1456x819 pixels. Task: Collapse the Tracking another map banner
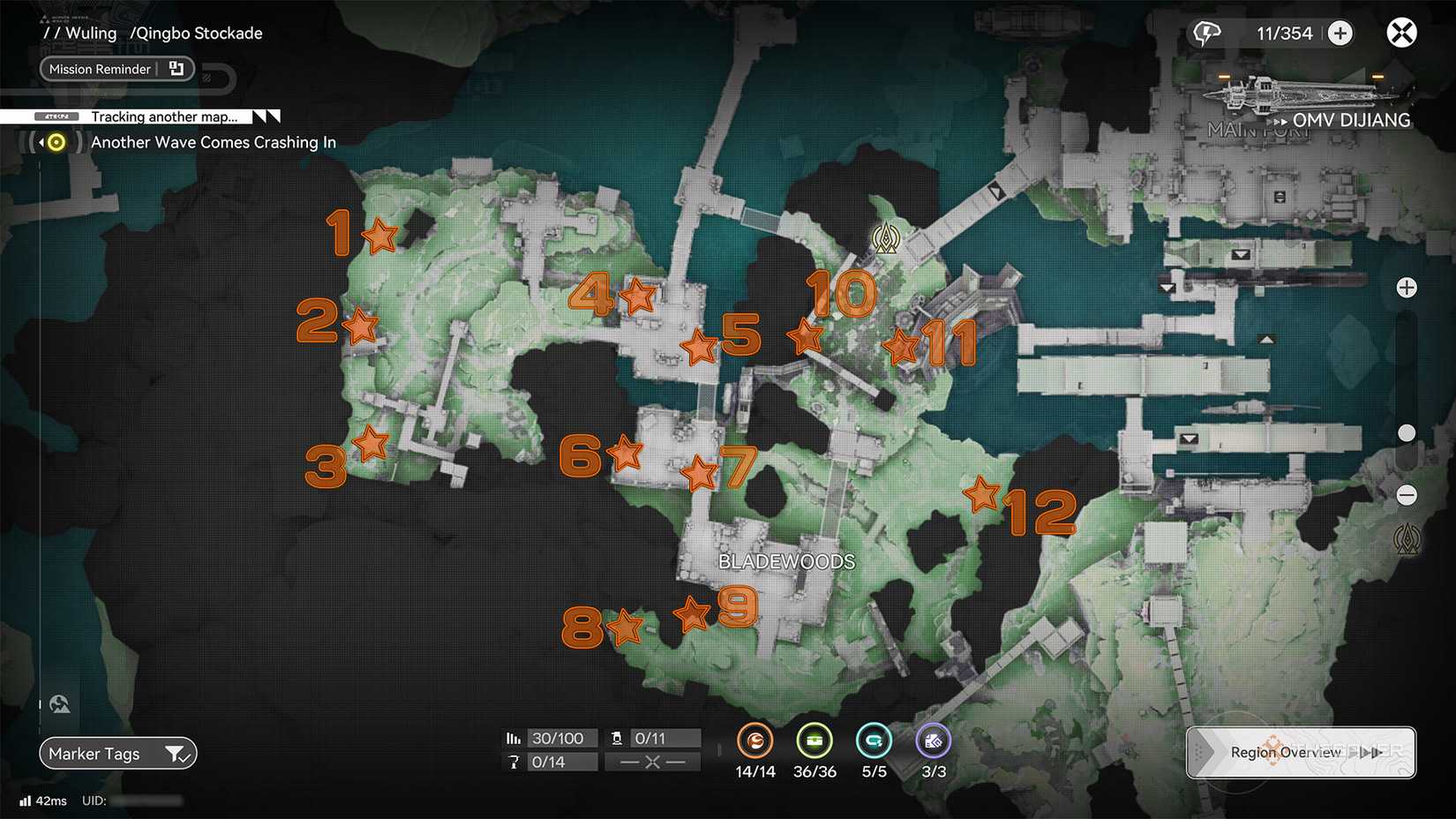click(x=265, y=116)
